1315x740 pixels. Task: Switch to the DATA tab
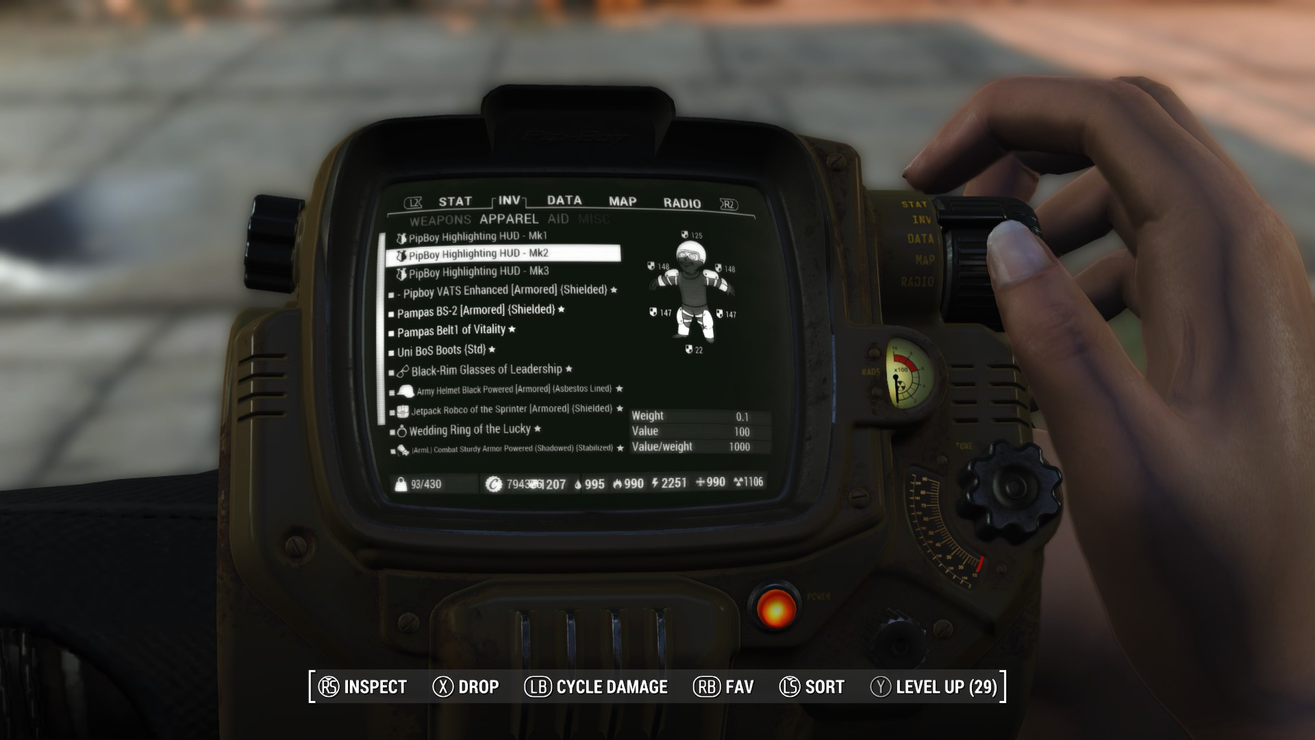coord(564,200)
